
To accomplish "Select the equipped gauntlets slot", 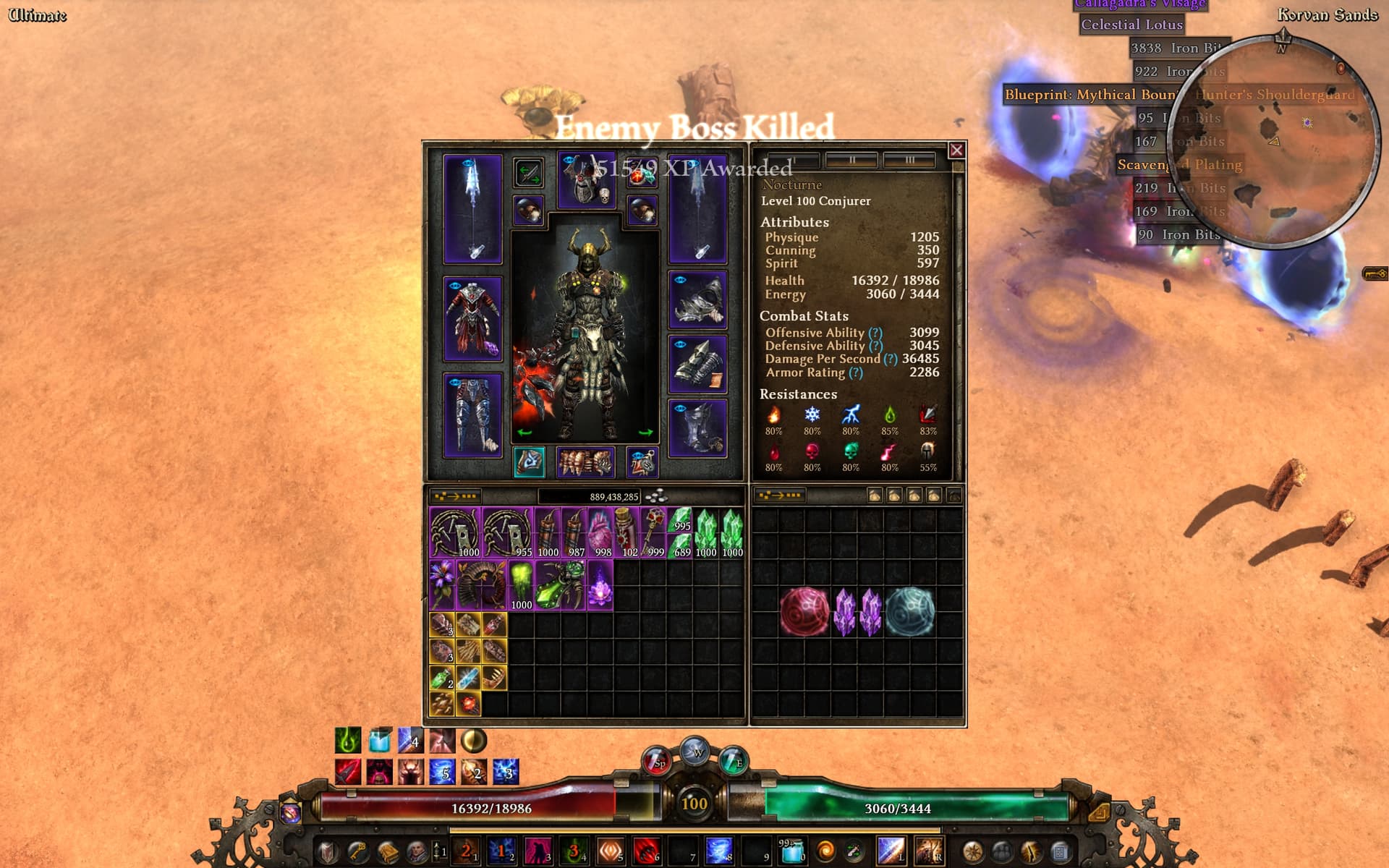I will click(697, 365).
